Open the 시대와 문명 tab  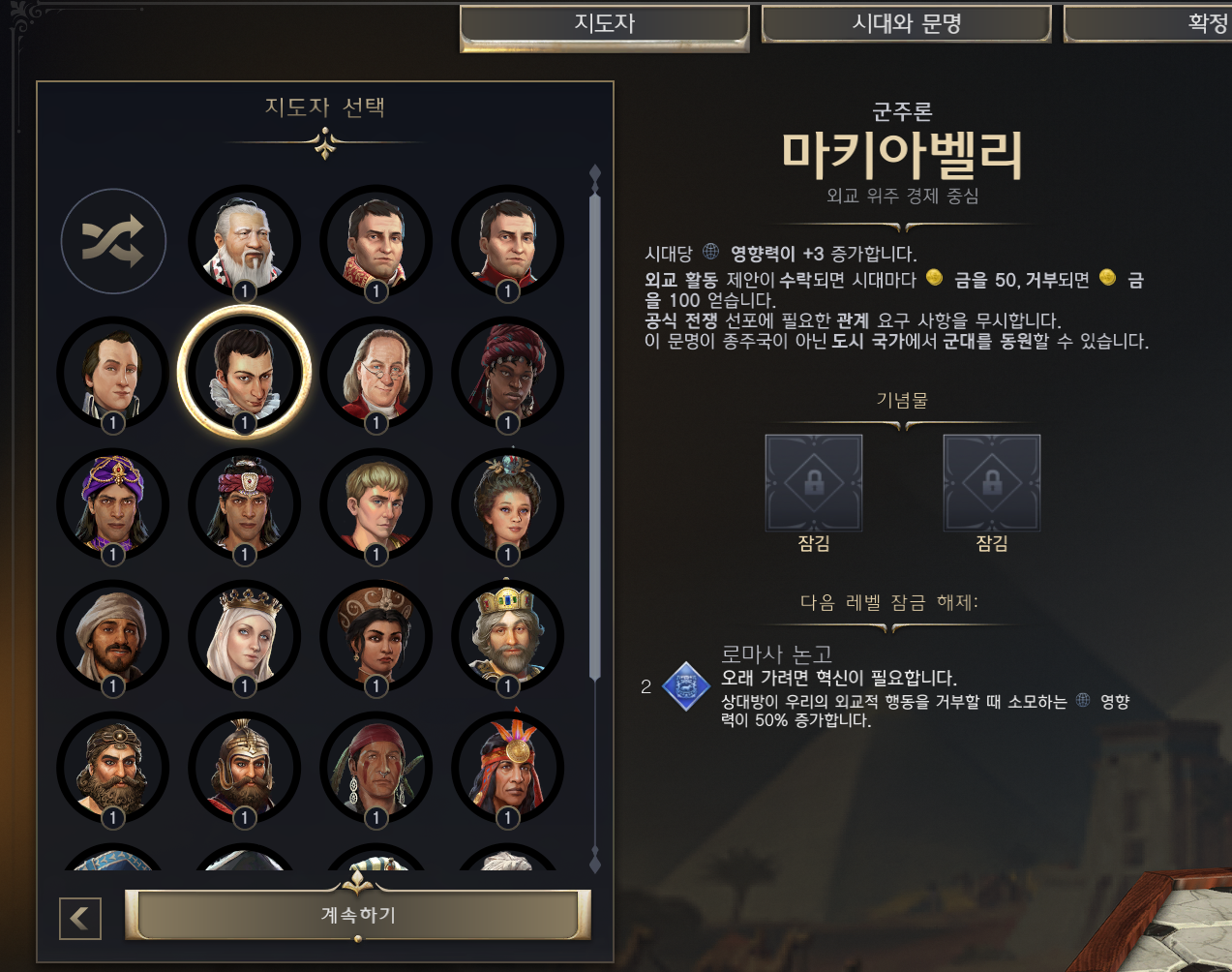click(906, 24)
